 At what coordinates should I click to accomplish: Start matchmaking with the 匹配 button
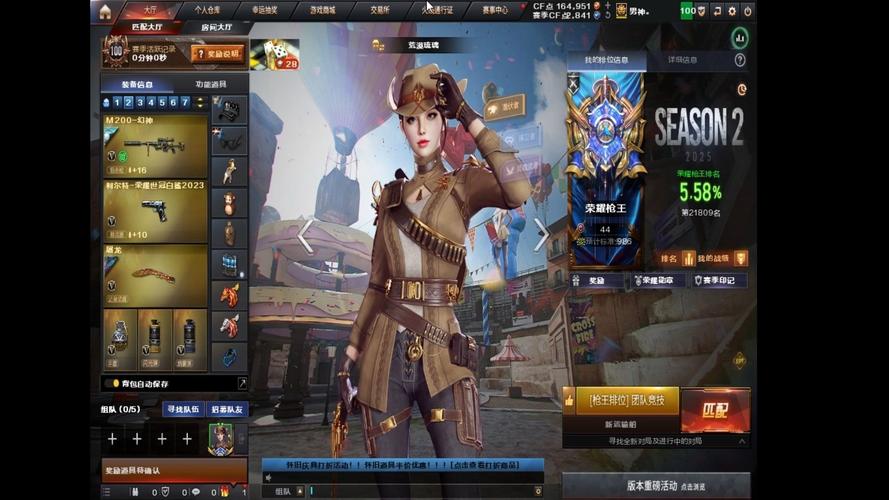[x=715, y=410]
